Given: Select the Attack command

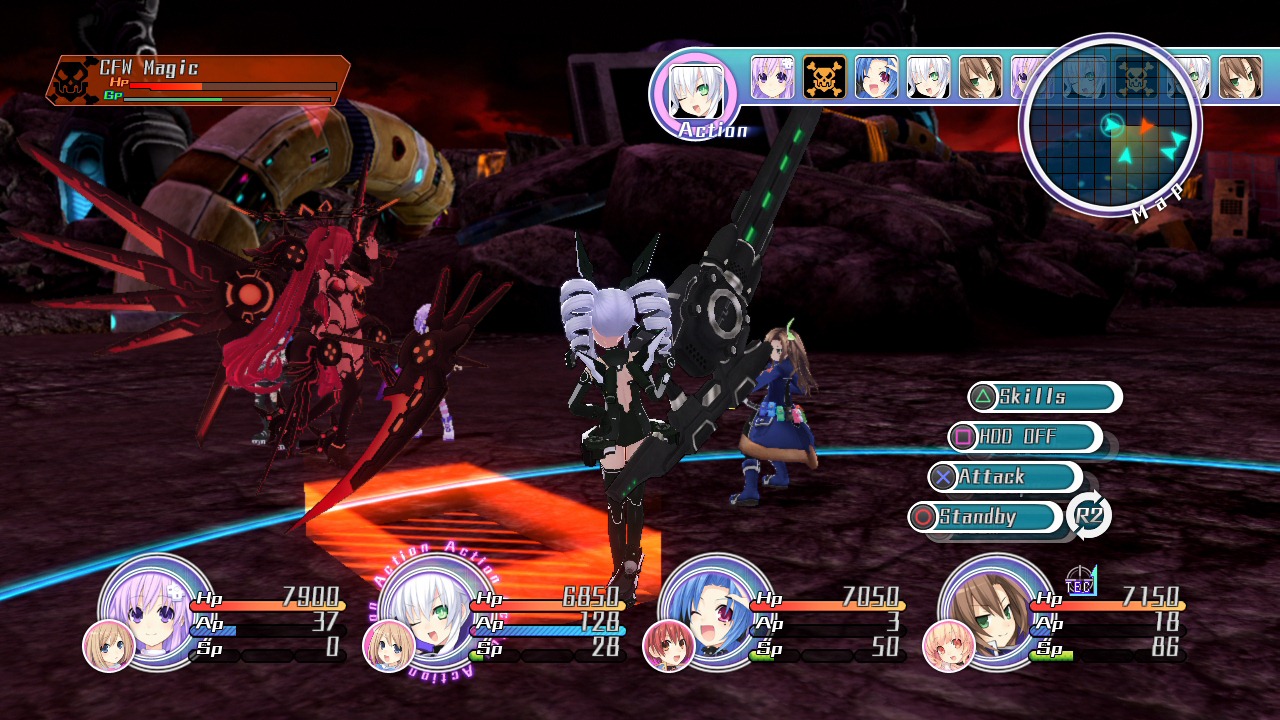Looking at the screenshot, I should tap(1004, 477).
